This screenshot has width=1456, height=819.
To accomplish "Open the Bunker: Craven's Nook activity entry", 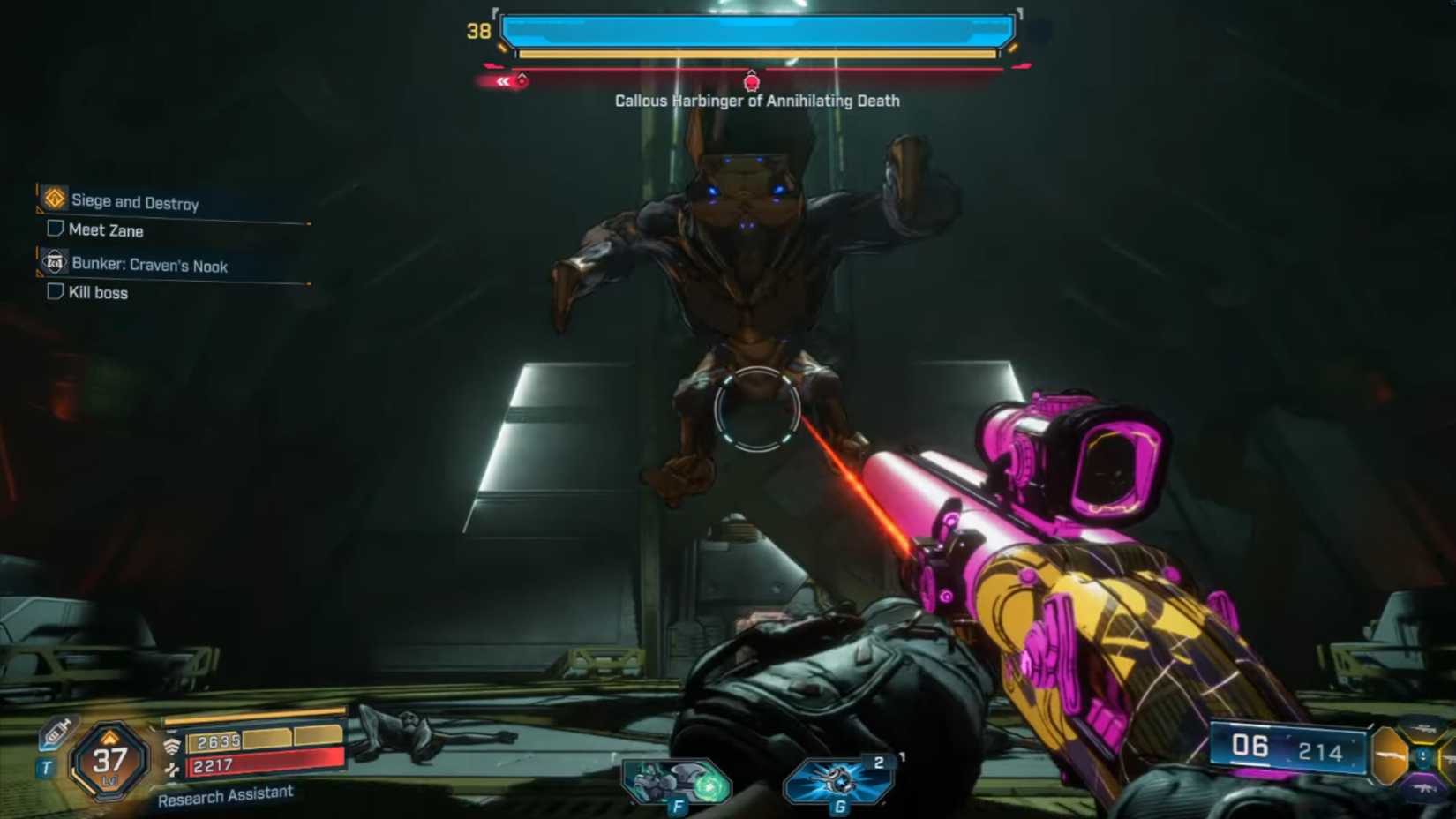I will point(148,265).
